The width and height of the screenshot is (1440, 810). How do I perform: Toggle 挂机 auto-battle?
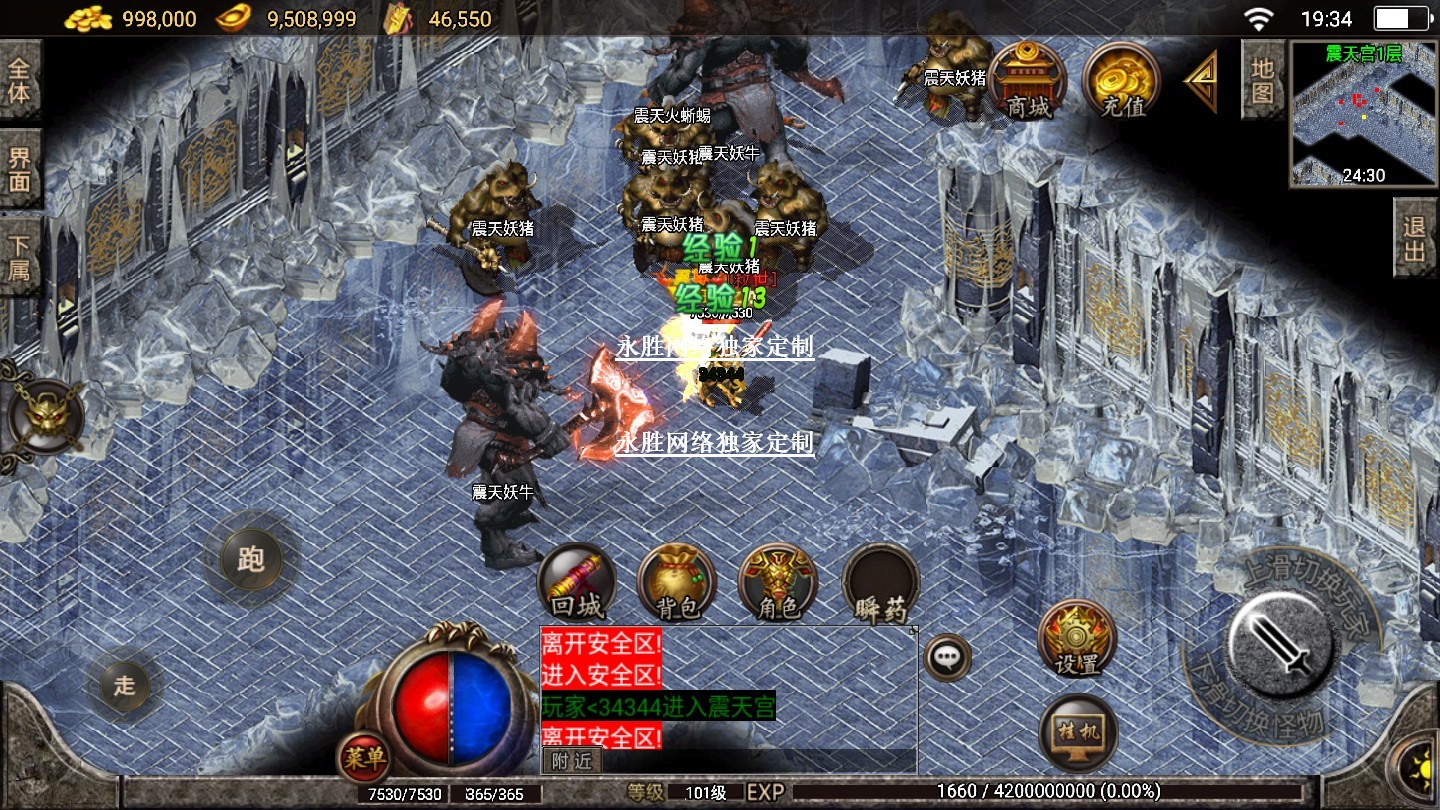(1077, 733)
